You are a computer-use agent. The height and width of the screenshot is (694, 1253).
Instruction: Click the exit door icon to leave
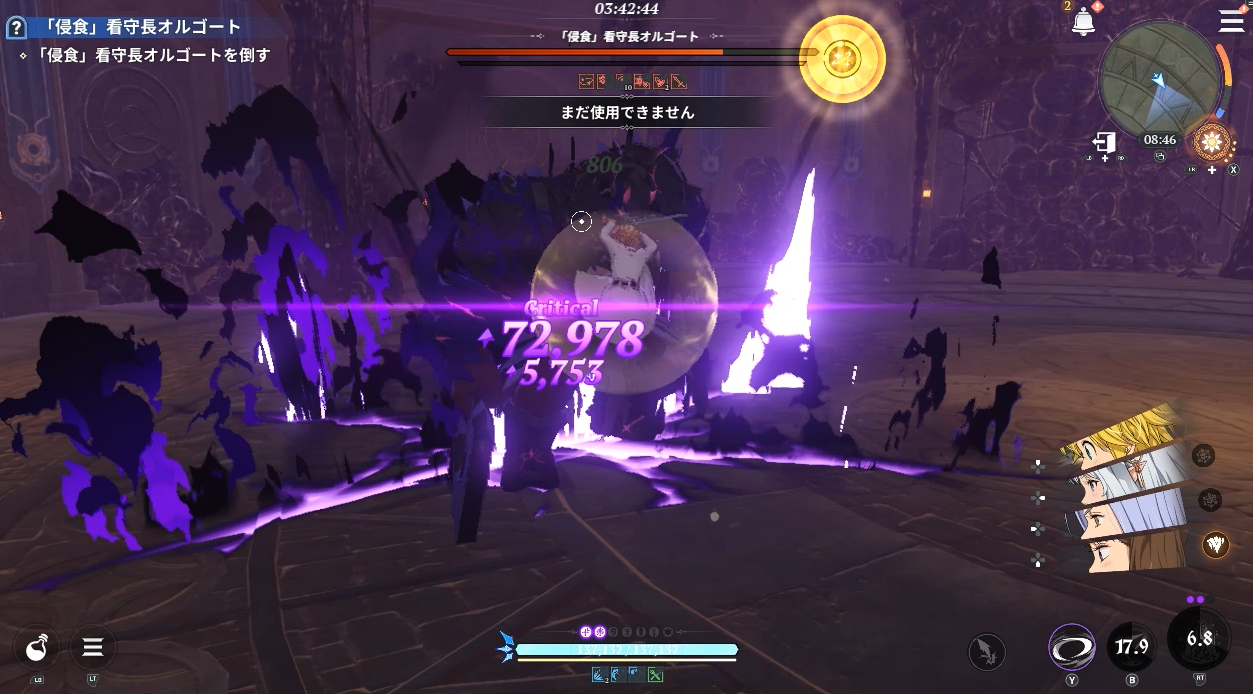1104,142
